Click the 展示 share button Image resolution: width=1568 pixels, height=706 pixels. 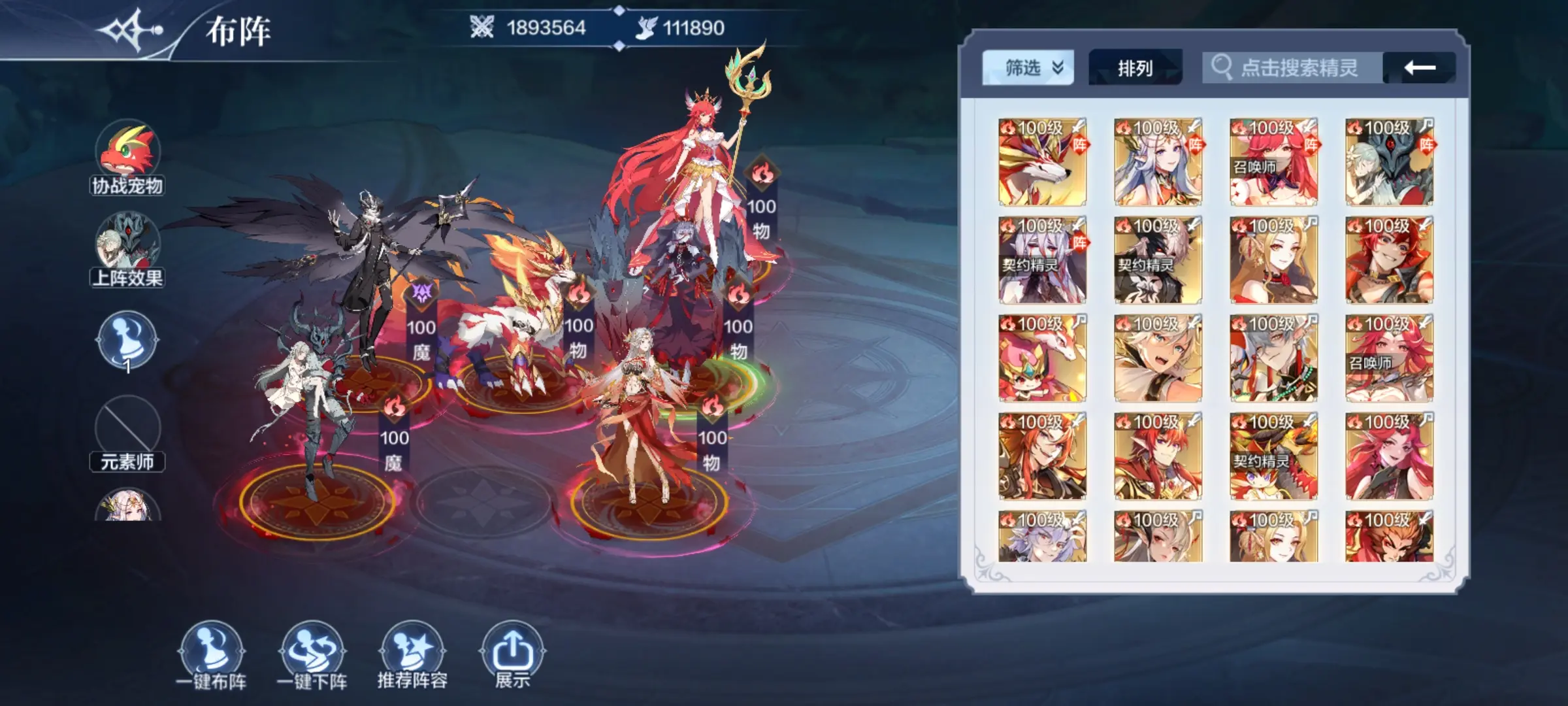(x=512, y=654)
